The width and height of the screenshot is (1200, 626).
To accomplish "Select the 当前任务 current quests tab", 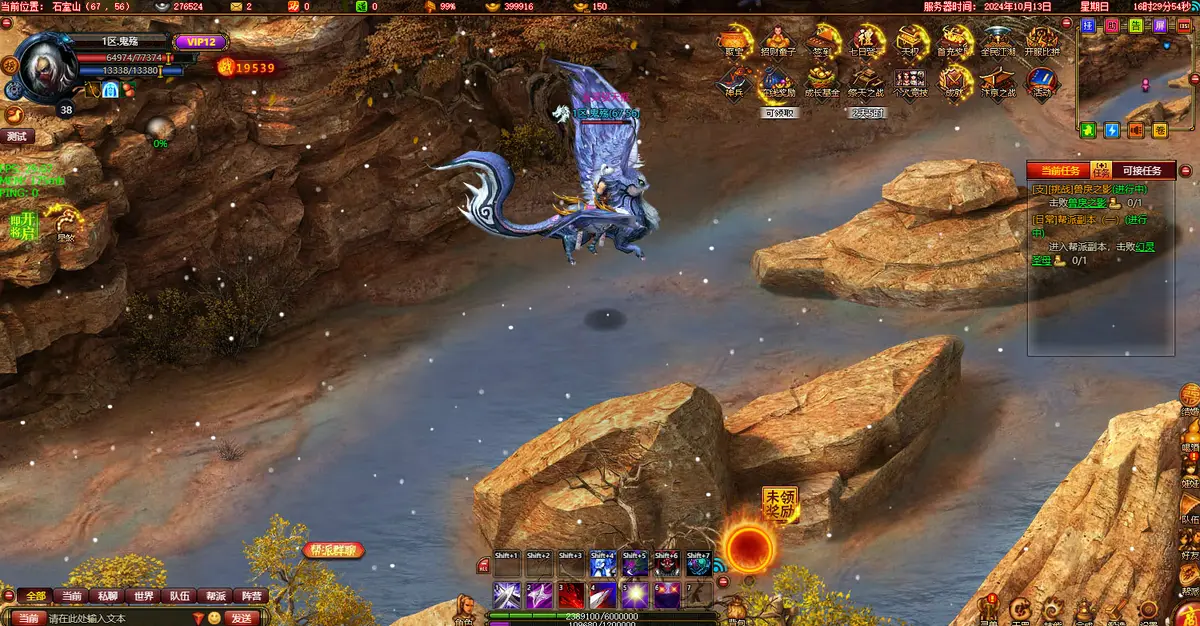I will click(1060, 171).
